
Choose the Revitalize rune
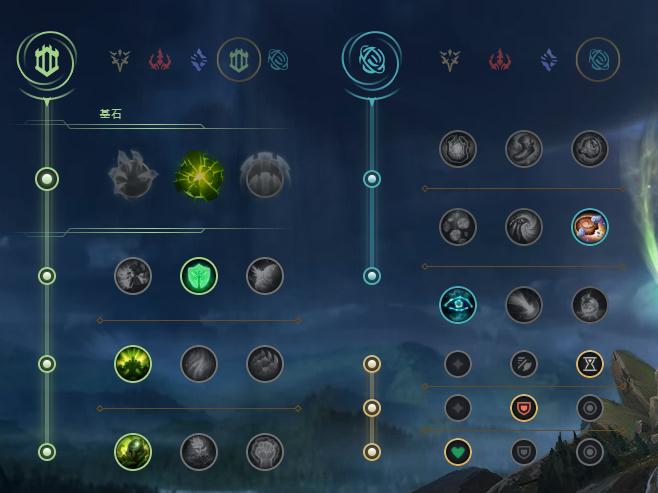[198, 452]
